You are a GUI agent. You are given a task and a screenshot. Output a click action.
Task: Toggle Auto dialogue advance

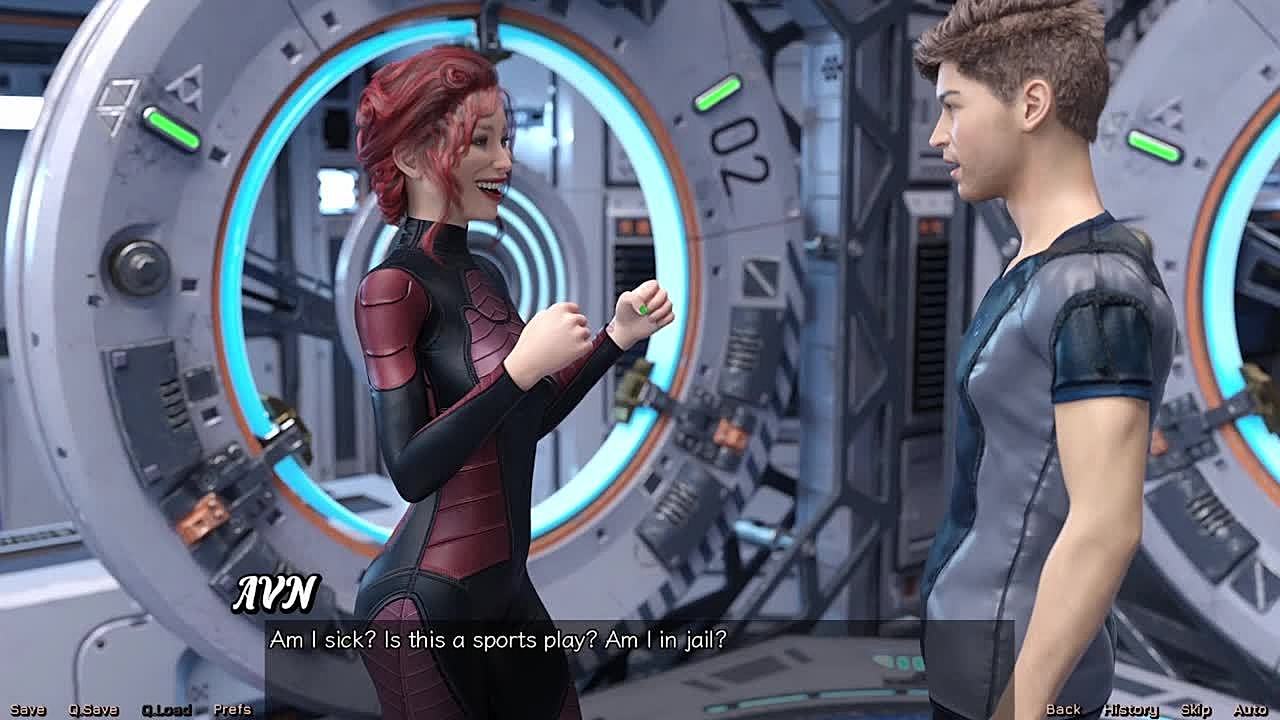point(1250,710)
